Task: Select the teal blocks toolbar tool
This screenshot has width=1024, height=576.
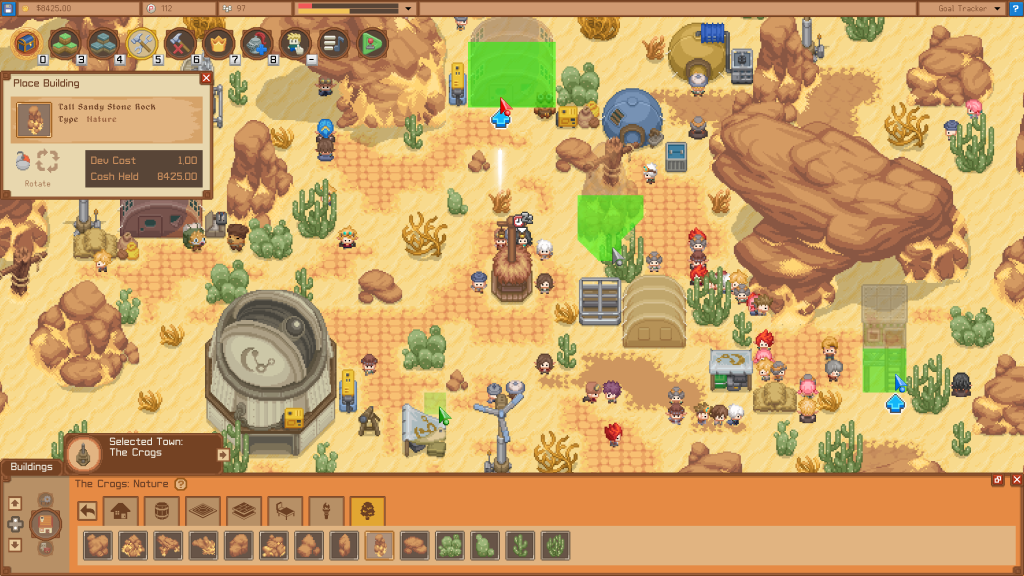Action: (x=102, y=43)
